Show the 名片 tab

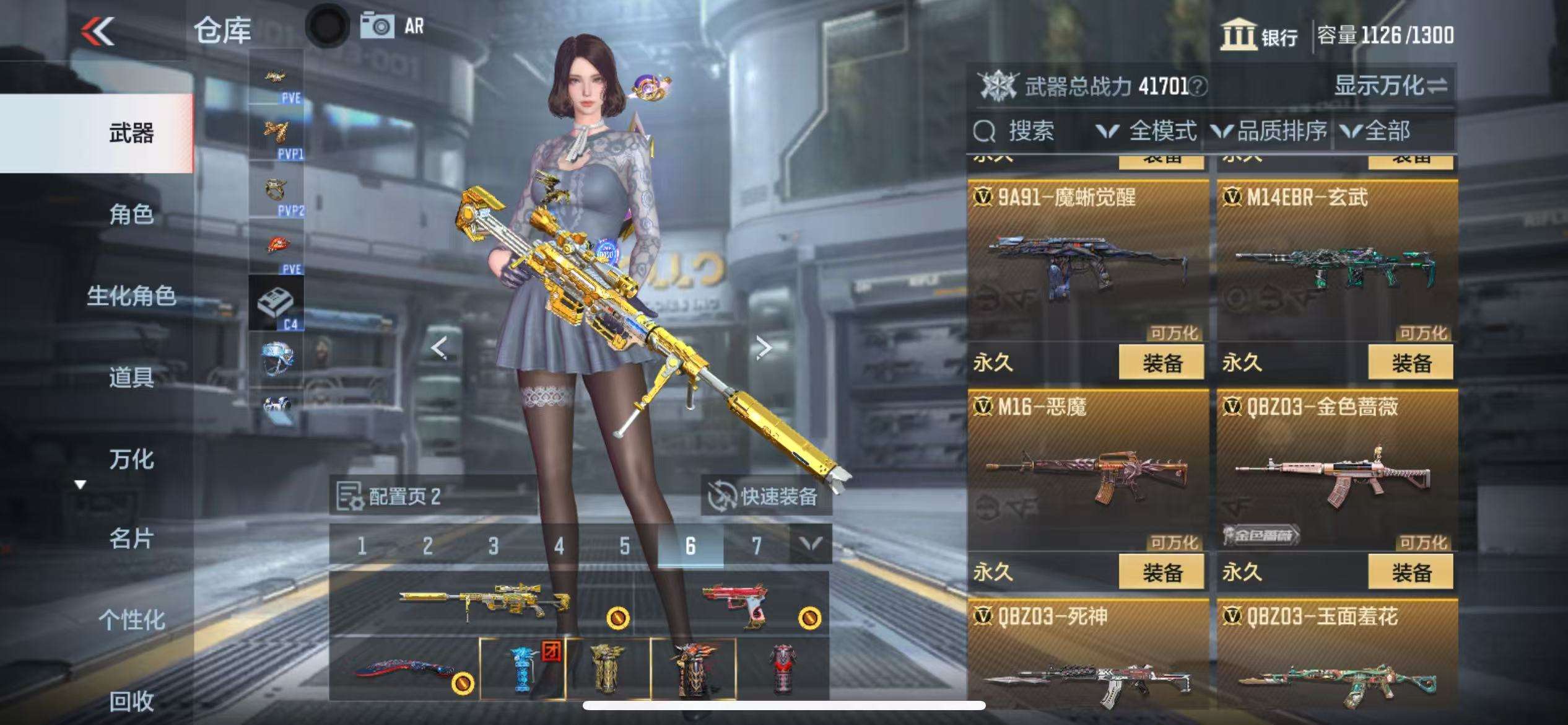coord(131,539)
